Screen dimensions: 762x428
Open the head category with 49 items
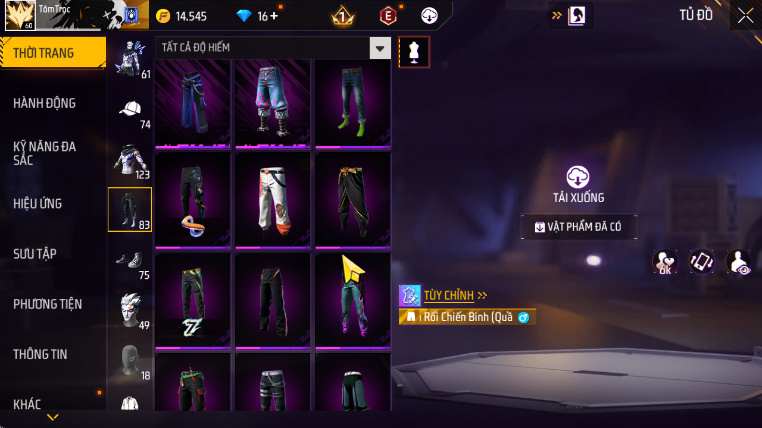coord(130,309)
